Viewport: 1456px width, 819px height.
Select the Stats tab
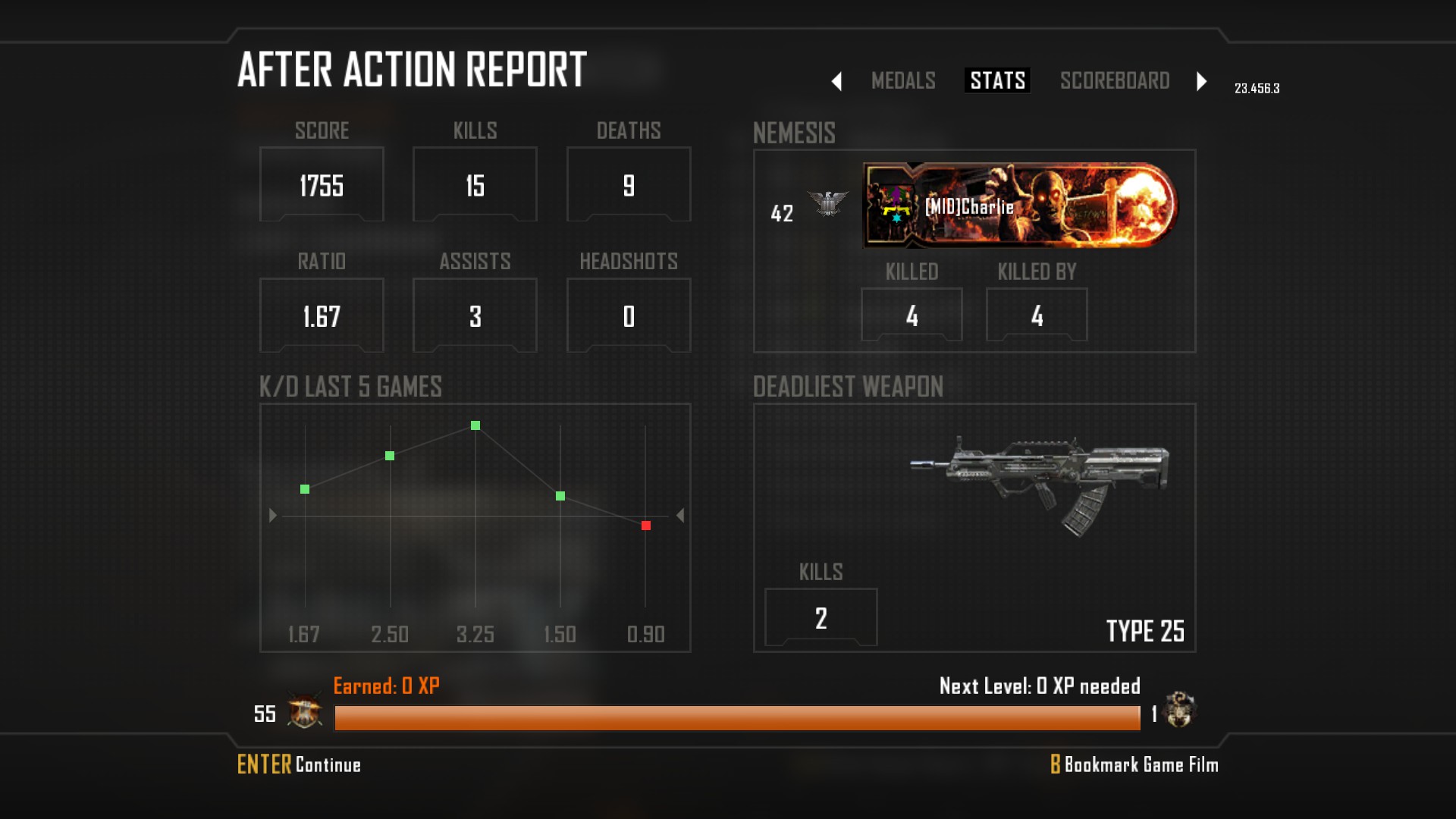coord(997,80)
